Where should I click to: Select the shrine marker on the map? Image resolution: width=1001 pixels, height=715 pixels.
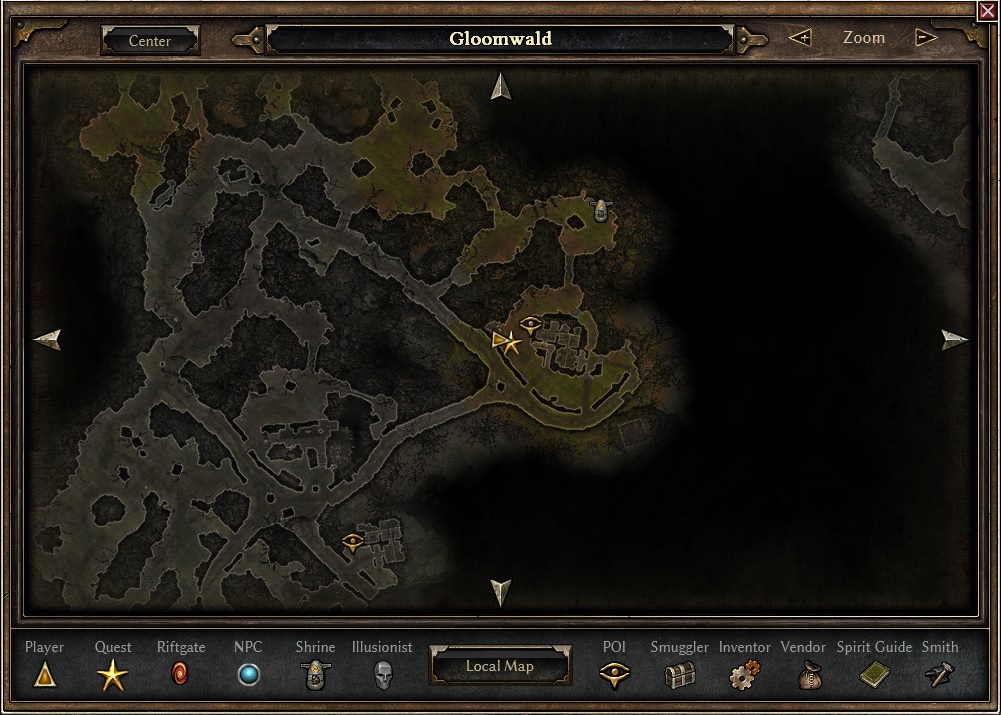(601, 210)
